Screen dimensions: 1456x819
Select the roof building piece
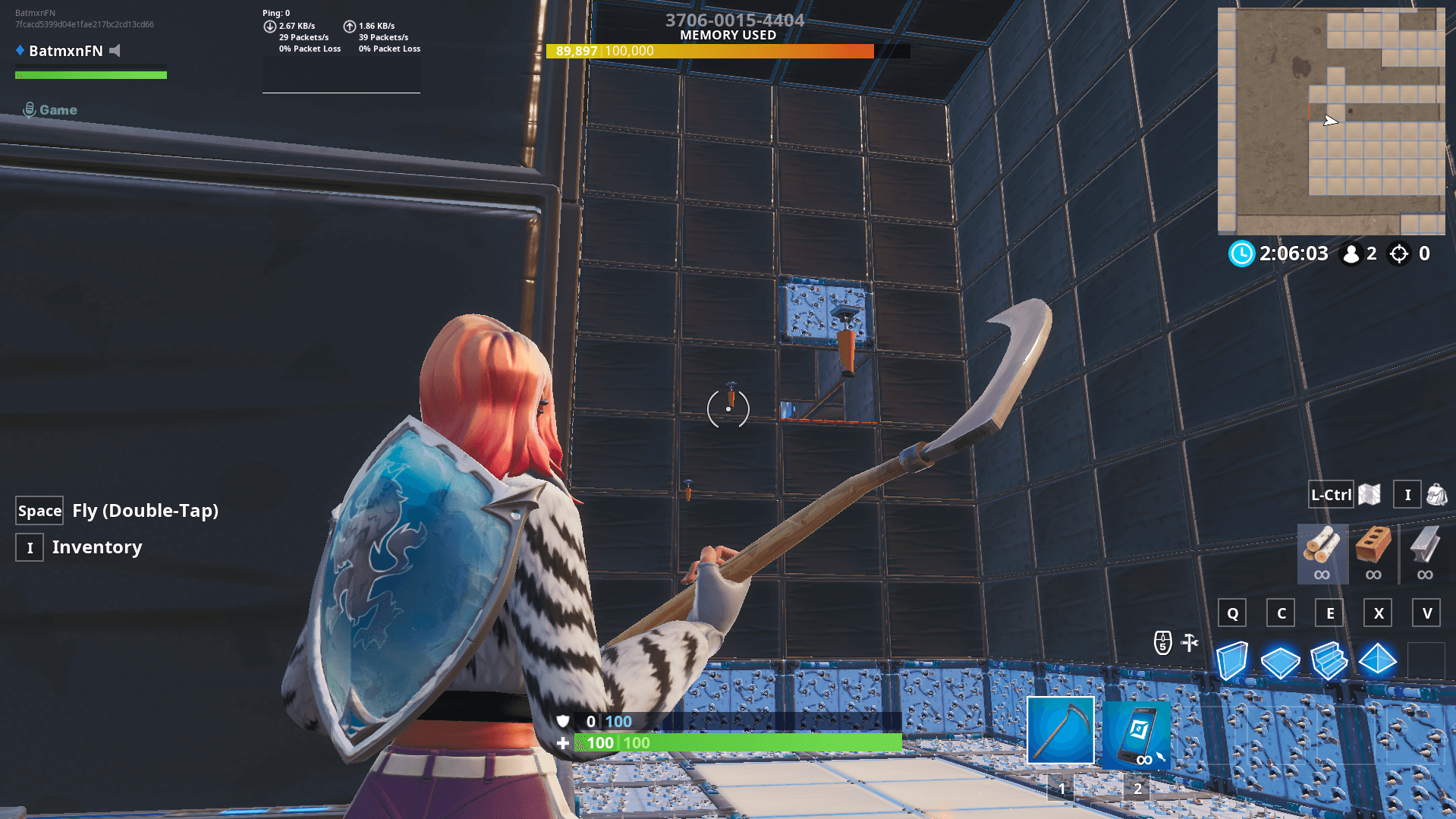point(1378,659)
